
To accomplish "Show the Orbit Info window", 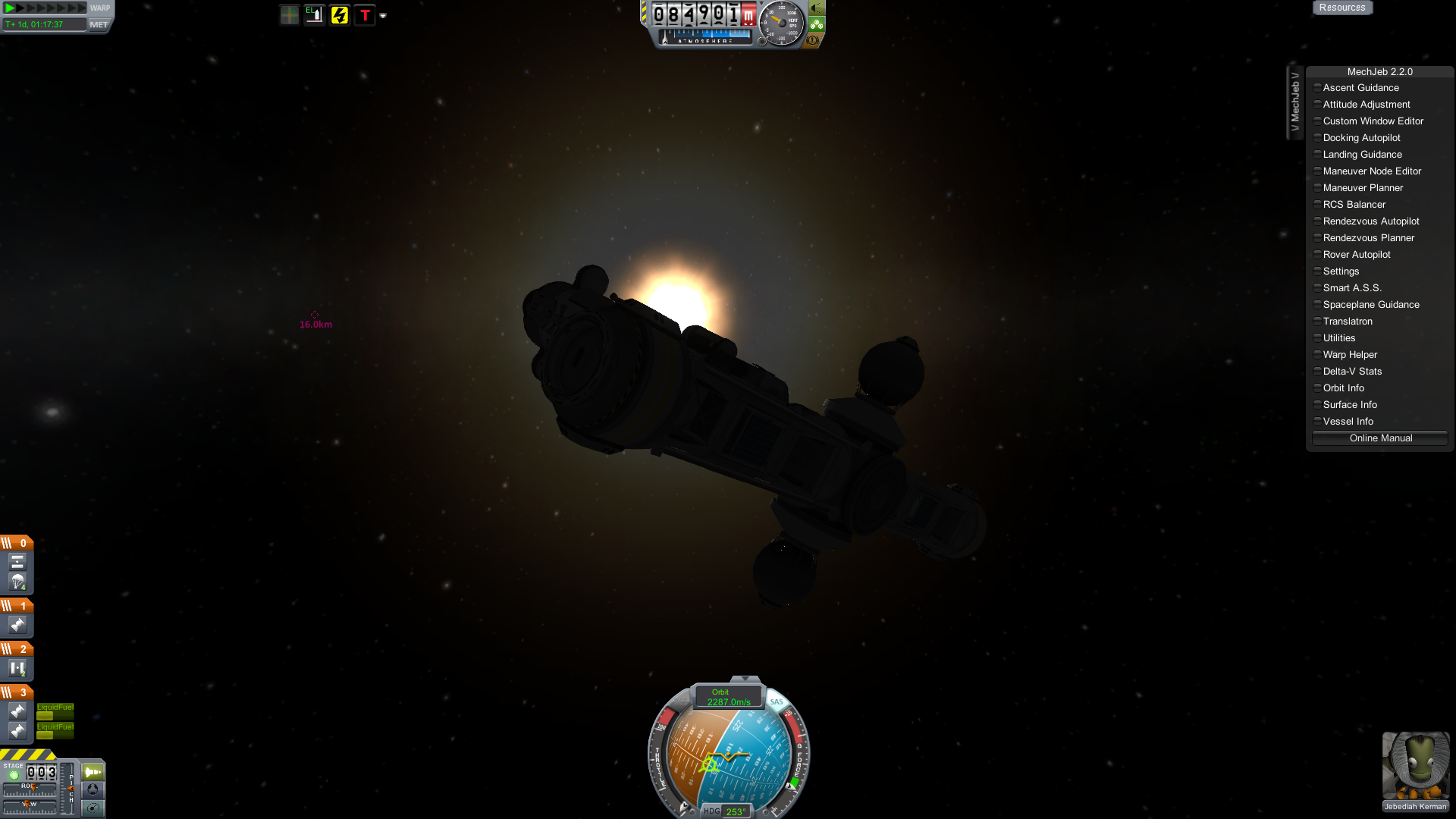I will point(1343,388).
